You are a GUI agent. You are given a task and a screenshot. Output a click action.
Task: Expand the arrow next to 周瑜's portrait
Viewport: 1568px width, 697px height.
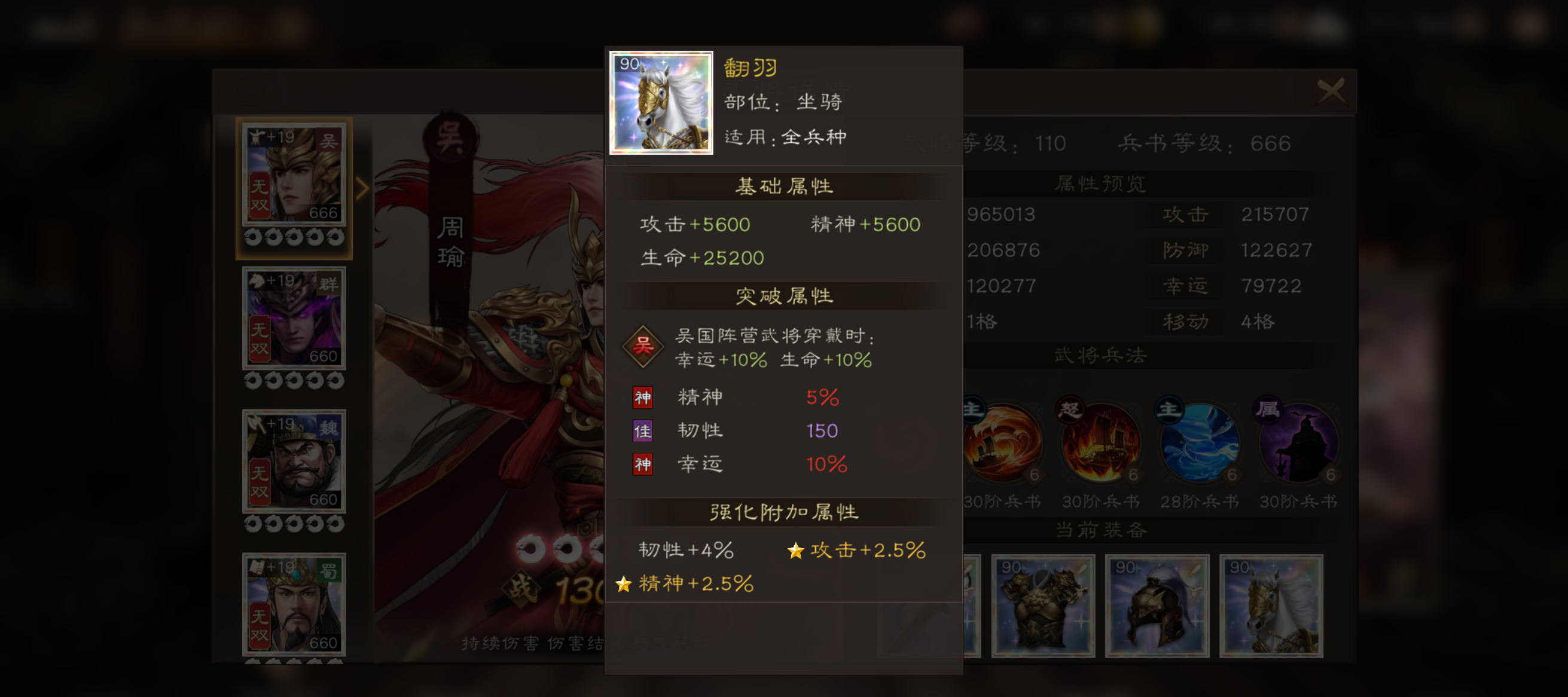click(x=364, y=188)
